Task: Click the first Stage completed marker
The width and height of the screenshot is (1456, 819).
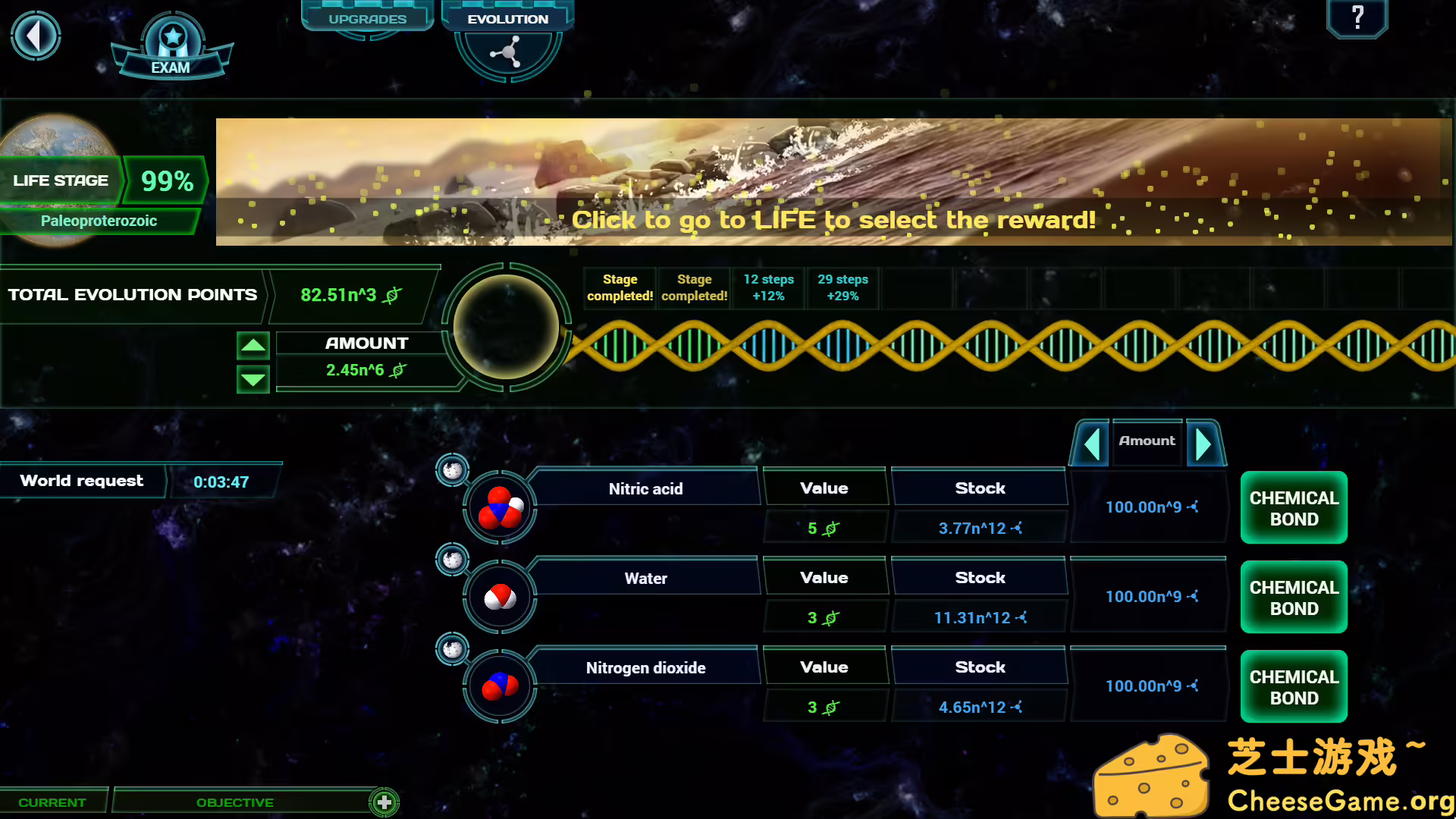Action: [619, 288]
